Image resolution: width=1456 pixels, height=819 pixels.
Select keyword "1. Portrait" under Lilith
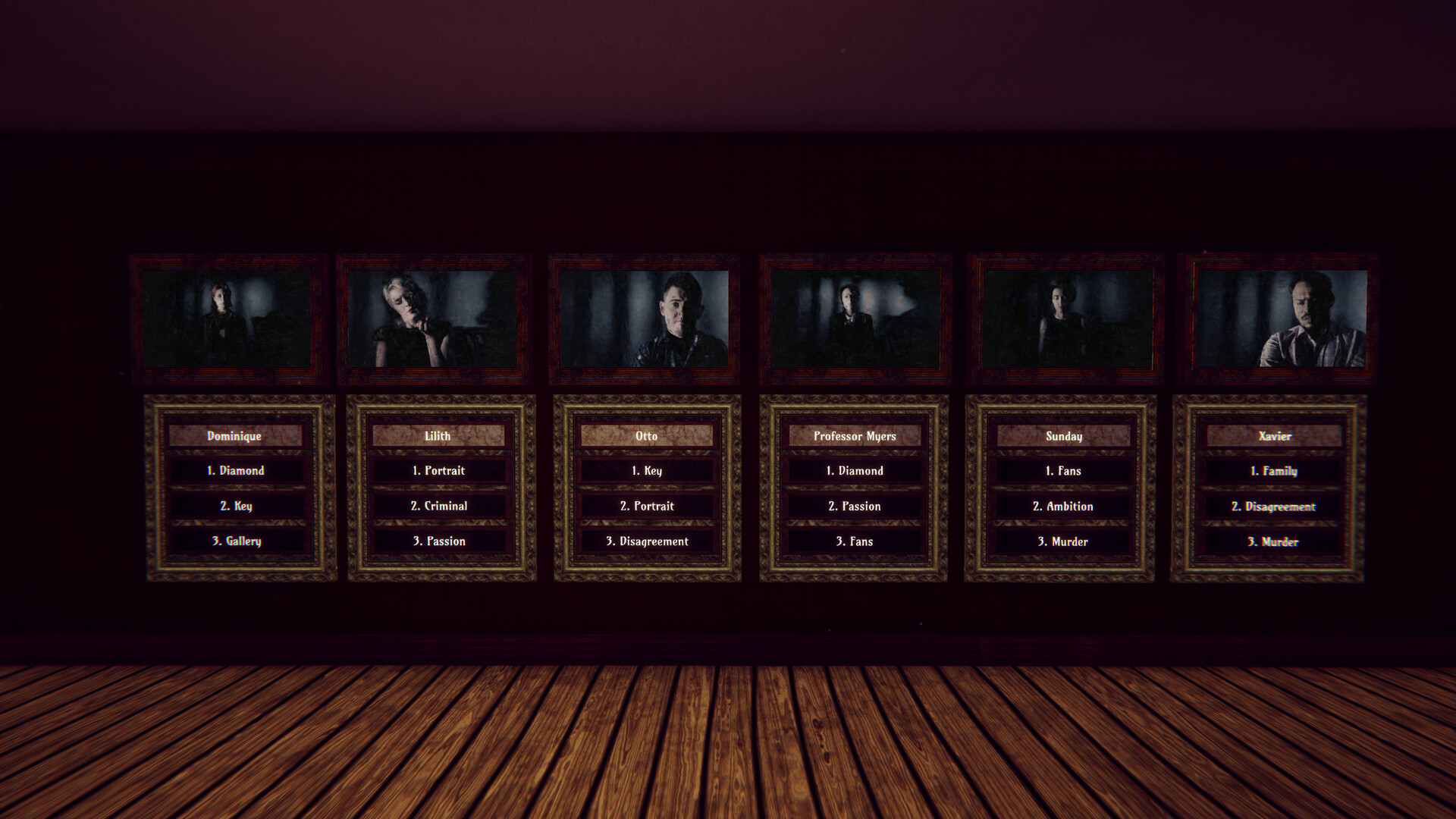[x=440, y=470]
